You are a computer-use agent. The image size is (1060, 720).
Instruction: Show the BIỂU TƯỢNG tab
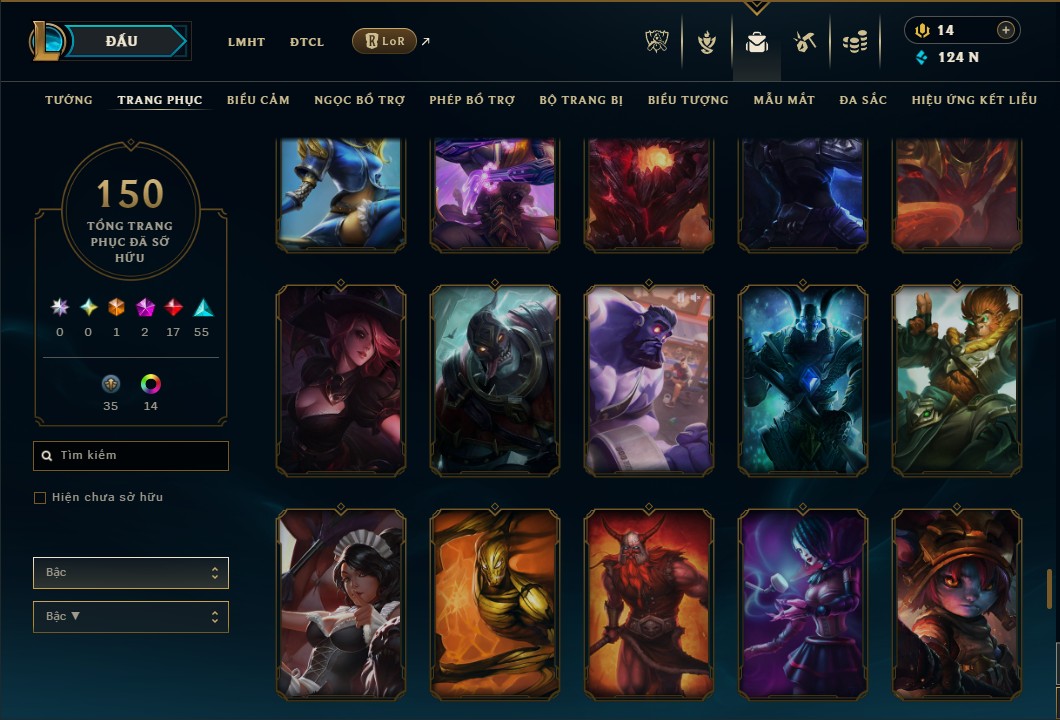[688, 100]
